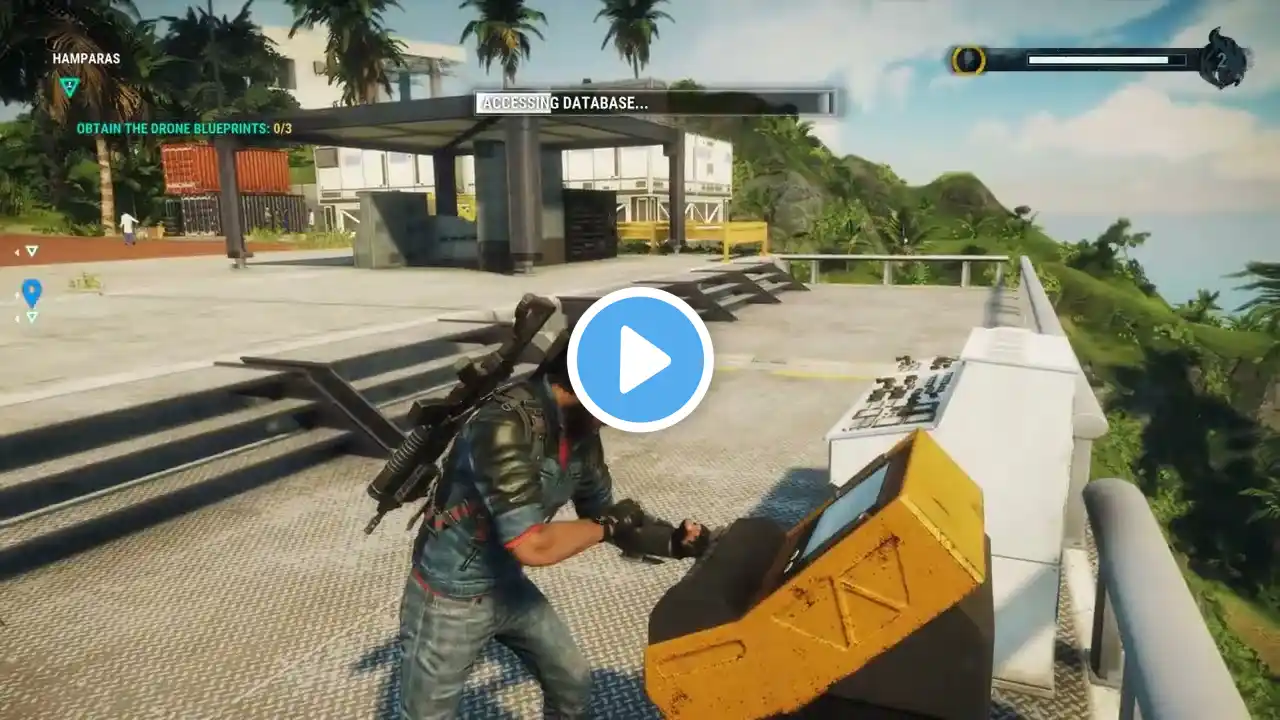This screenshot has height=720, width=1280.
Task: Select the Hamparas mission triangle icon
Action: (68, 87)
